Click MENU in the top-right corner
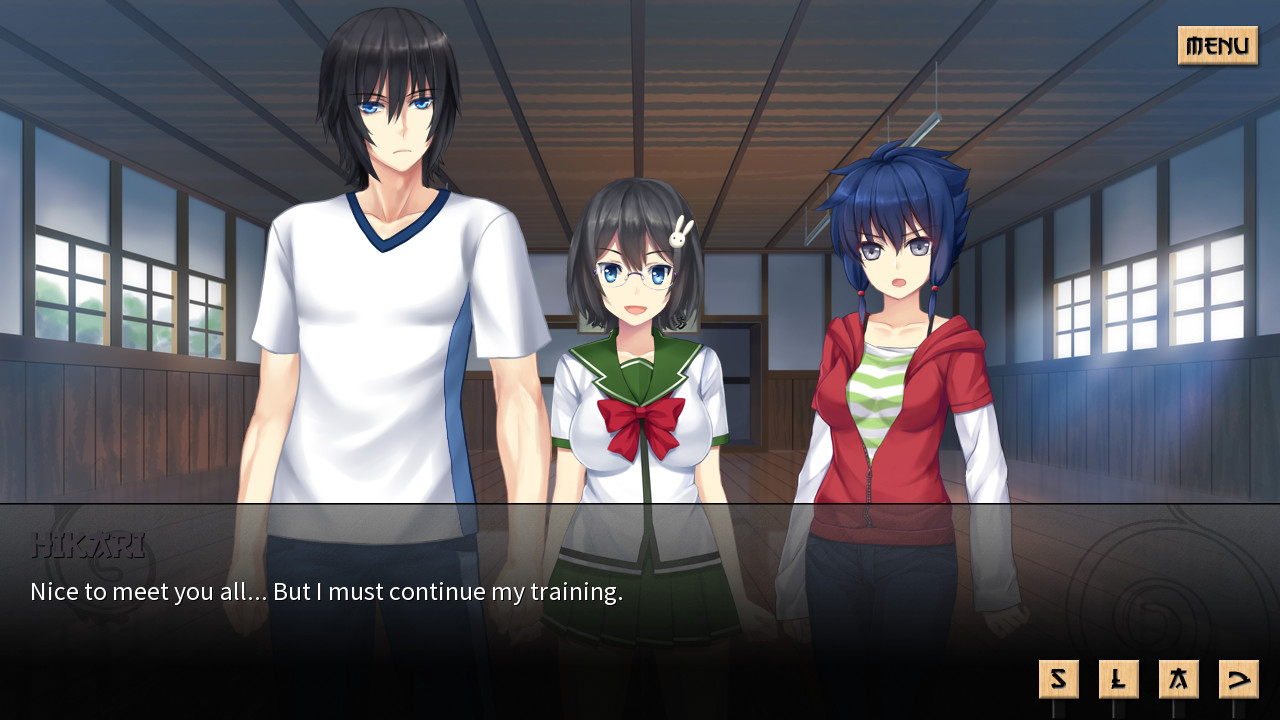 tap(1217, 46)
